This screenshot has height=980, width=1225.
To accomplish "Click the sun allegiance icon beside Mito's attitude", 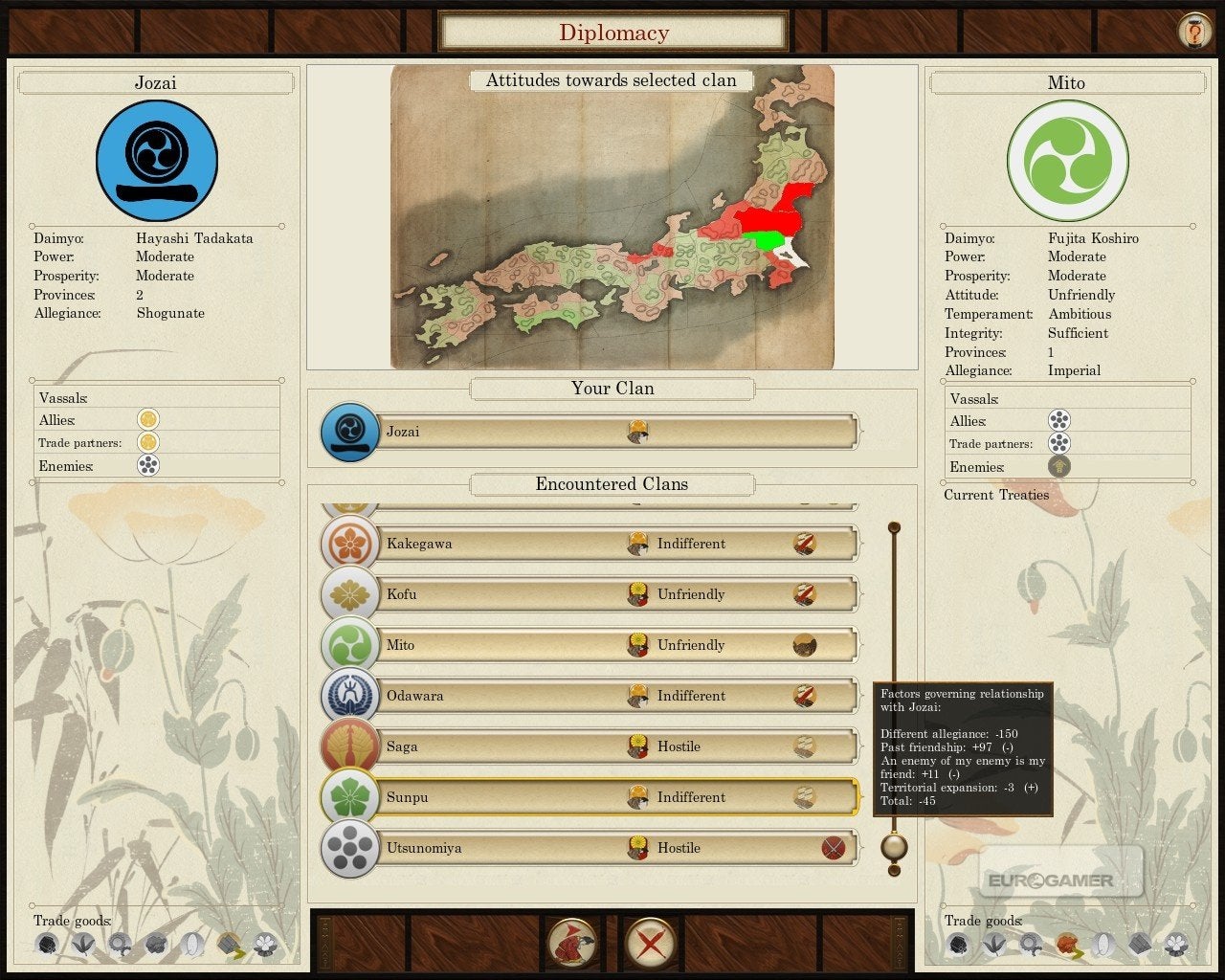I will pyautogui.click(x=637, y=645).
